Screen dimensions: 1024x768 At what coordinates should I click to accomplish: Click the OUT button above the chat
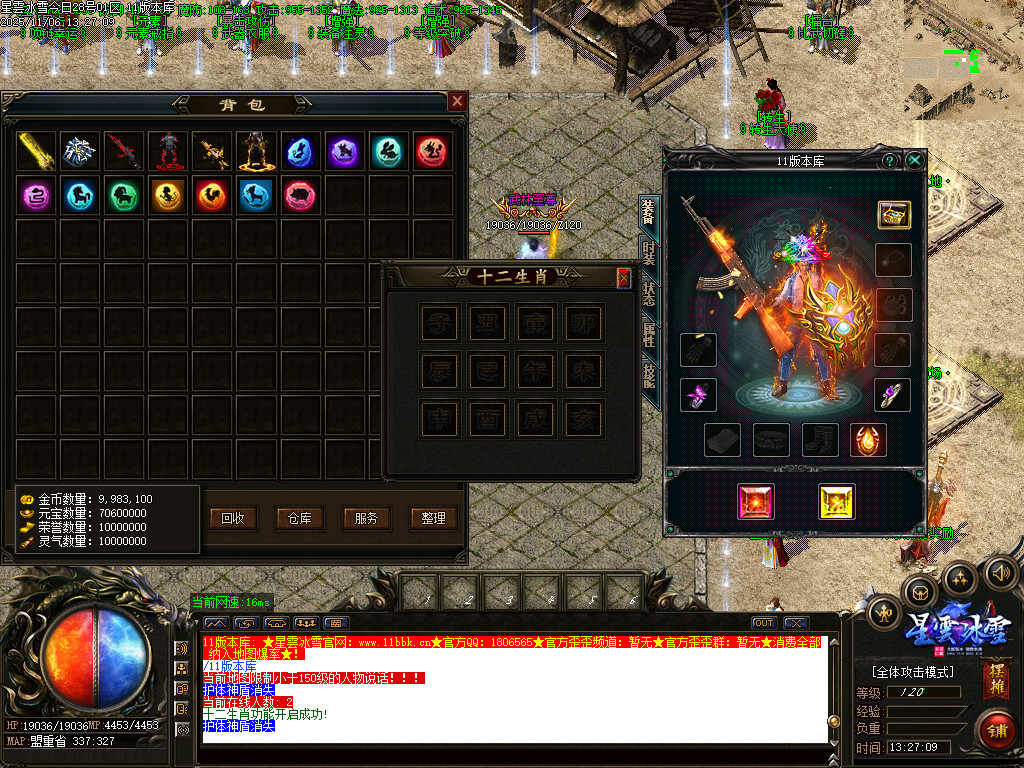tap(763, 623)
